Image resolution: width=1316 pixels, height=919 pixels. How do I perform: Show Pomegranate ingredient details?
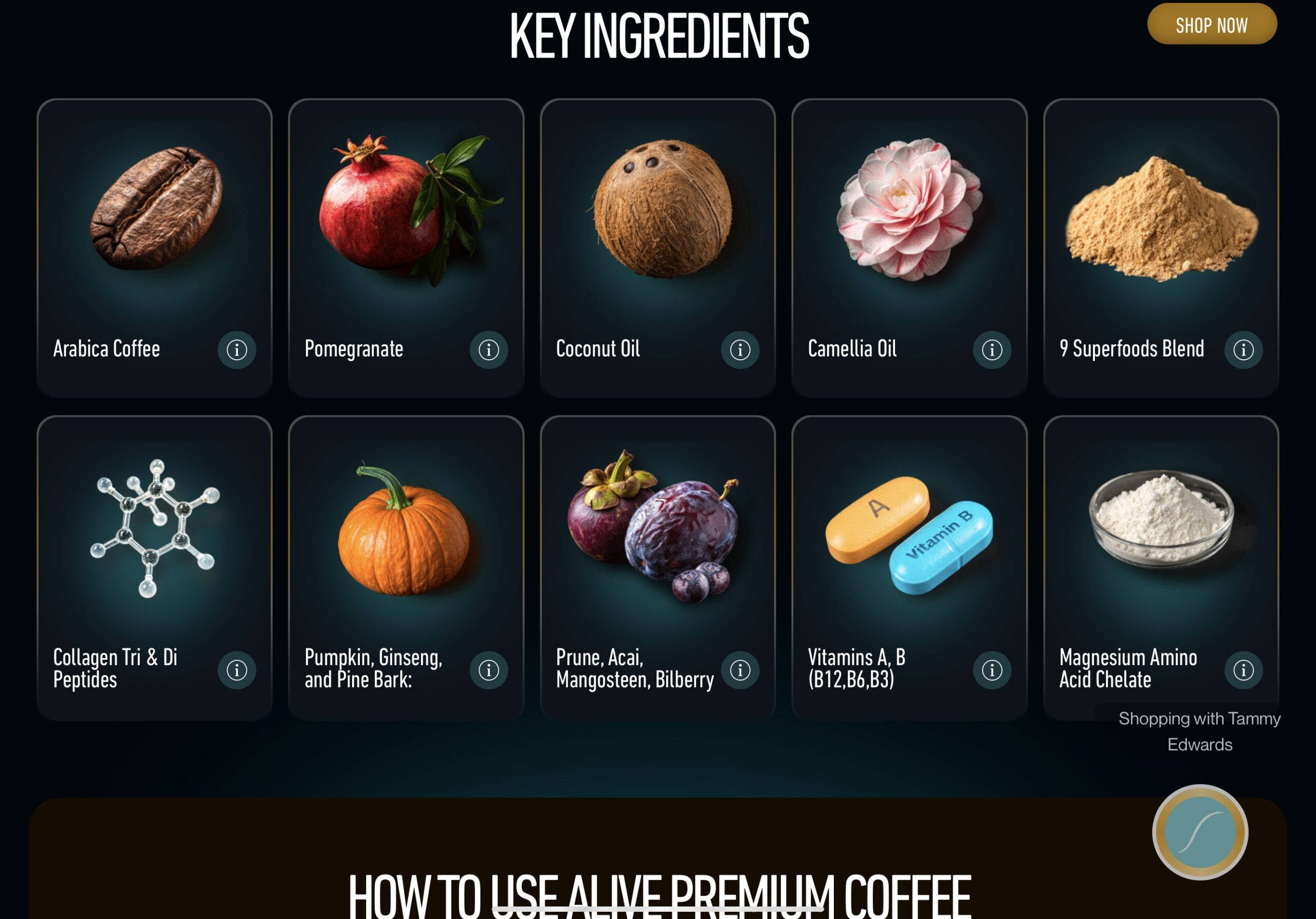pos(488,350)
